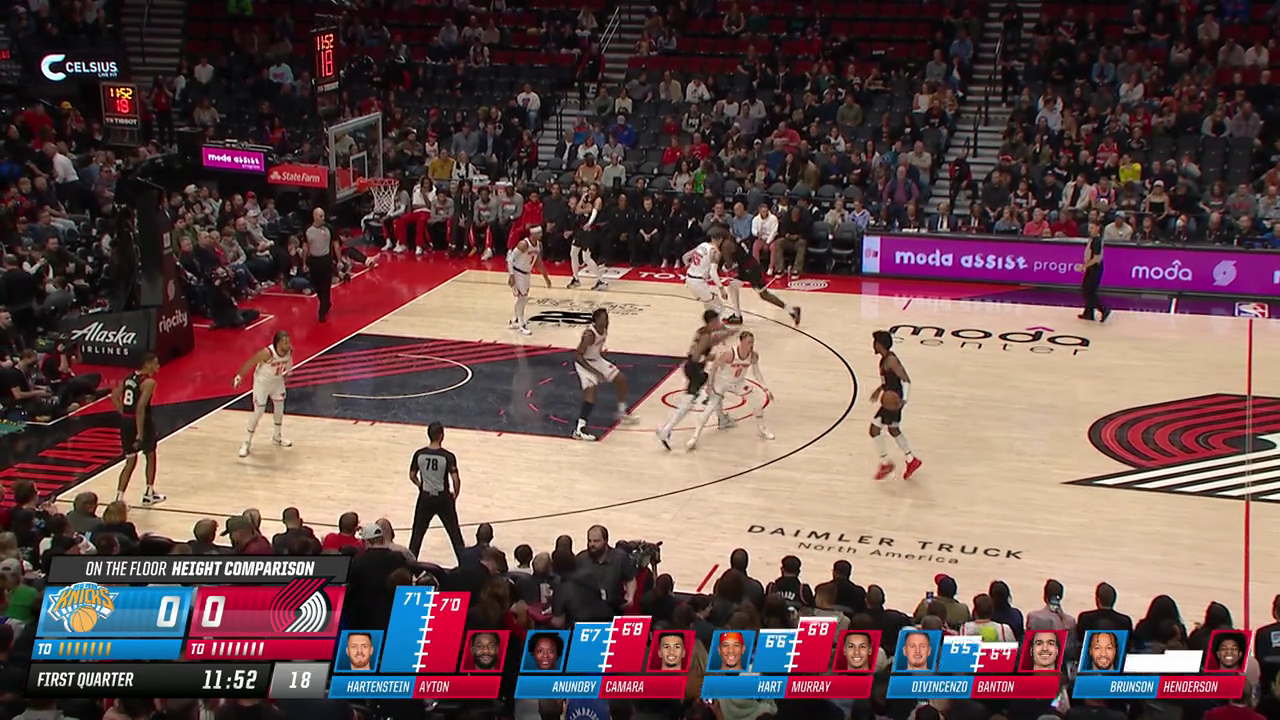The width and height of the screenshot is (1280, 720).
Task: Select Henderson's player headshot
Action: [x=1228, y=651]
